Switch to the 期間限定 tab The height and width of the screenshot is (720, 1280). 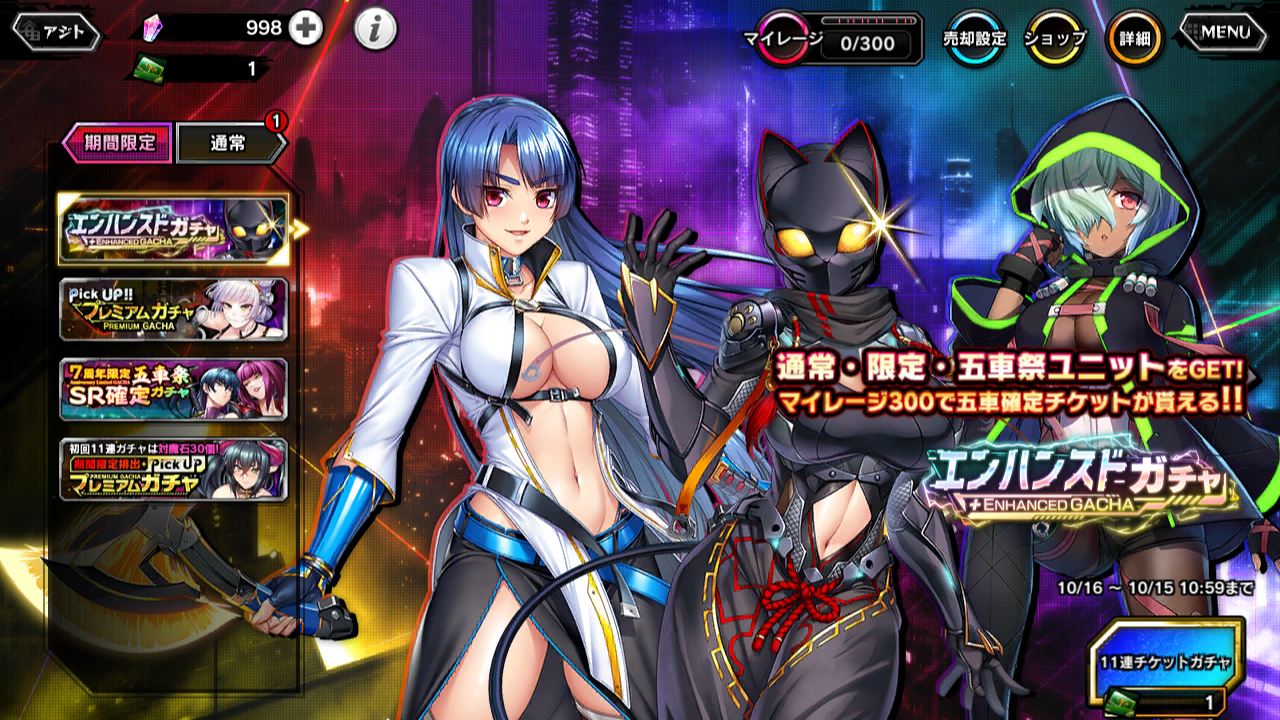(118, 142)
